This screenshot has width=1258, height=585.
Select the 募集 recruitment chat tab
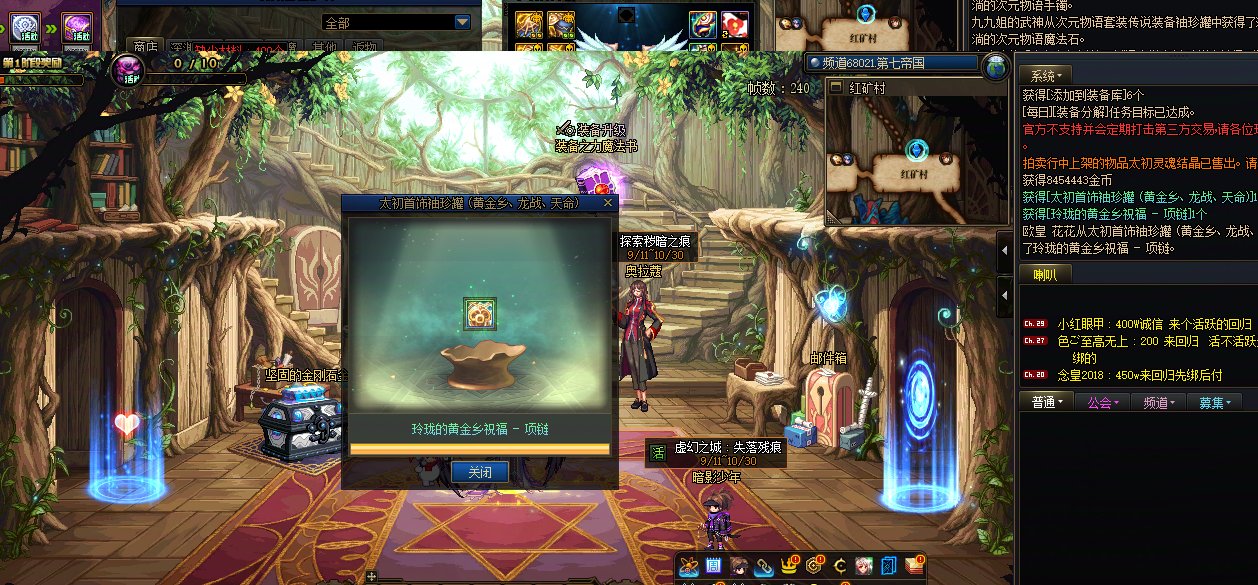(1214, 401)
